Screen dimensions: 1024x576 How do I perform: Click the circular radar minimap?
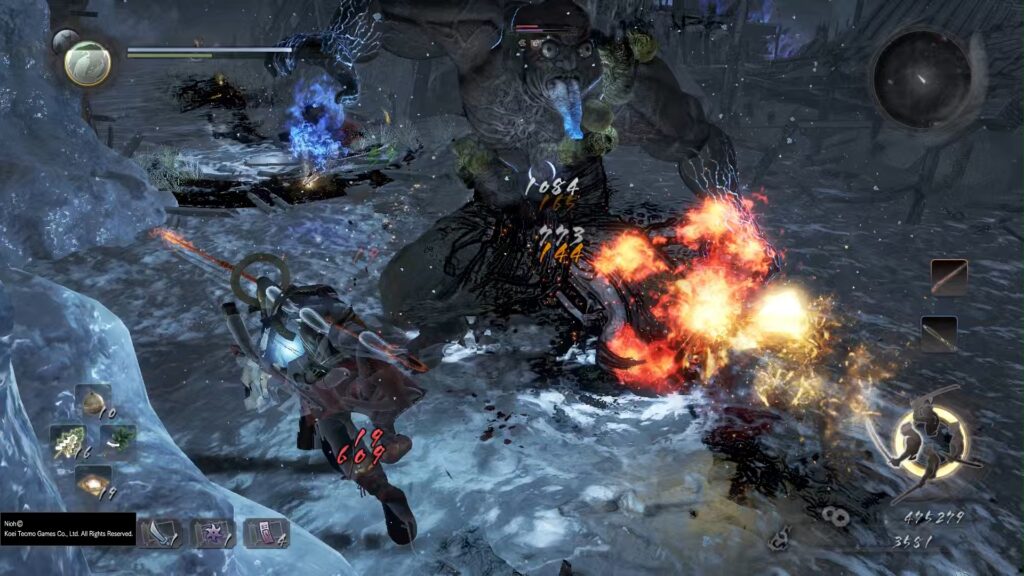(922, 78)
